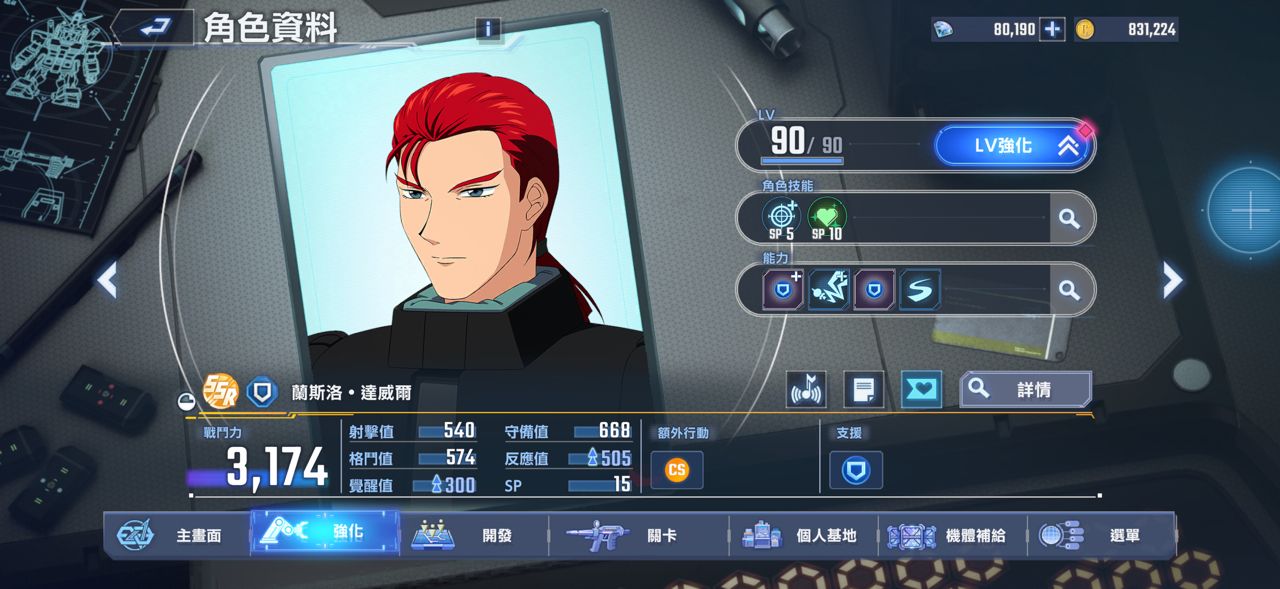Viewport: 1280px width, 589px height.
Task: Open the info 'i' button above portrait
Action: [x=488, y=29]
